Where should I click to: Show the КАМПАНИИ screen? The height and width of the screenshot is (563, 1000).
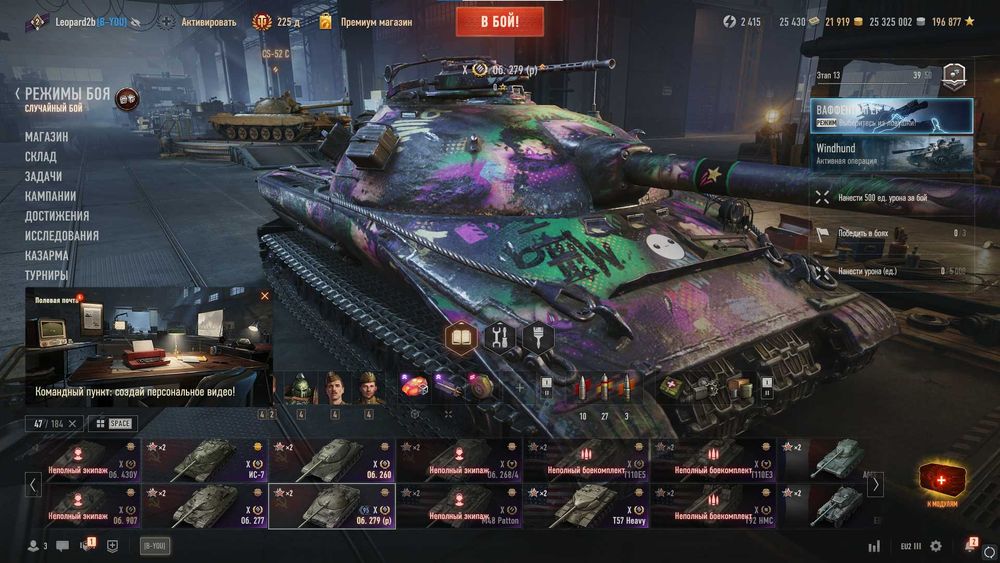(x=50, y=196)
